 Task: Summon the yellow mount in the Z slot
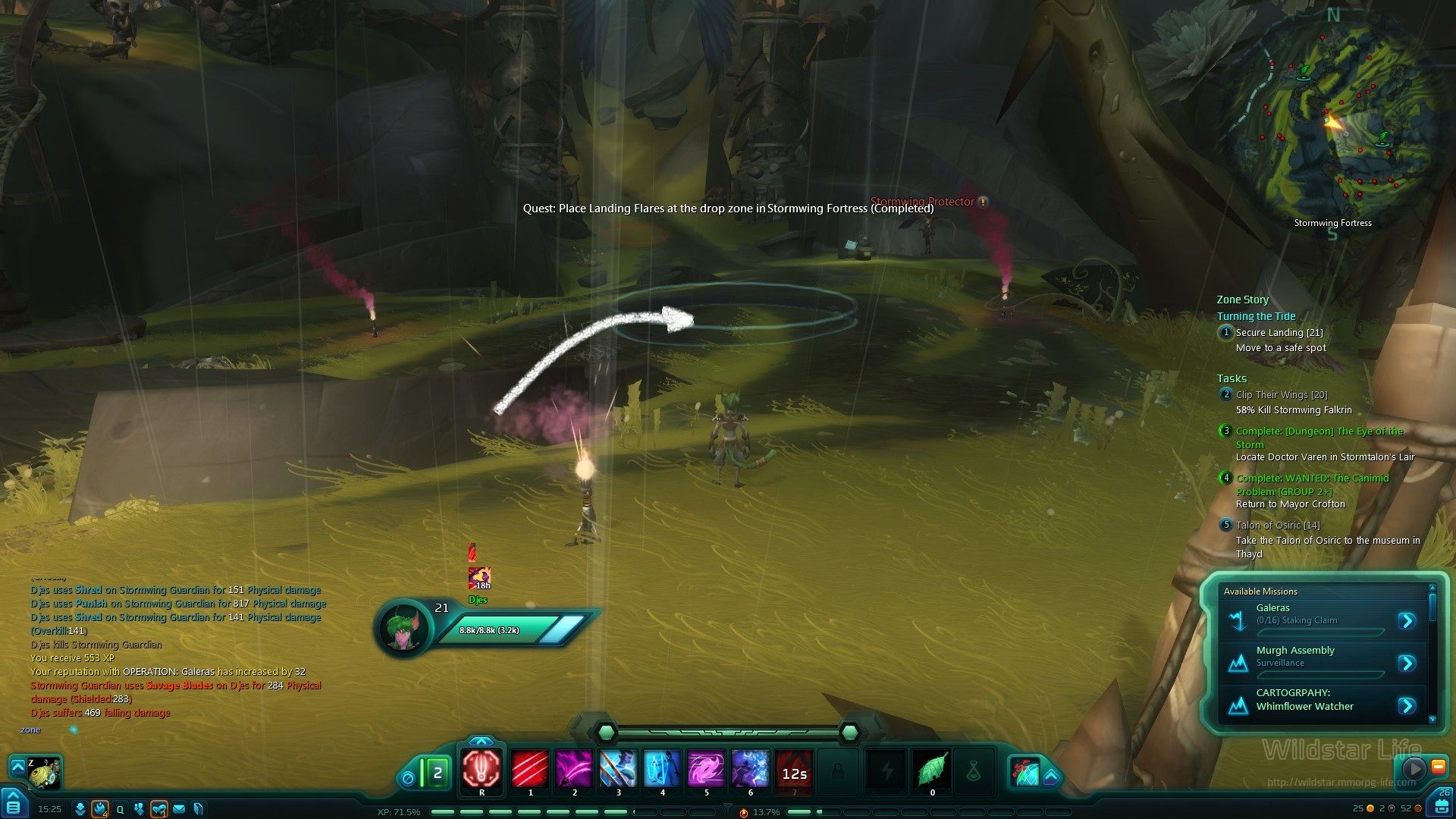point(44,773)
